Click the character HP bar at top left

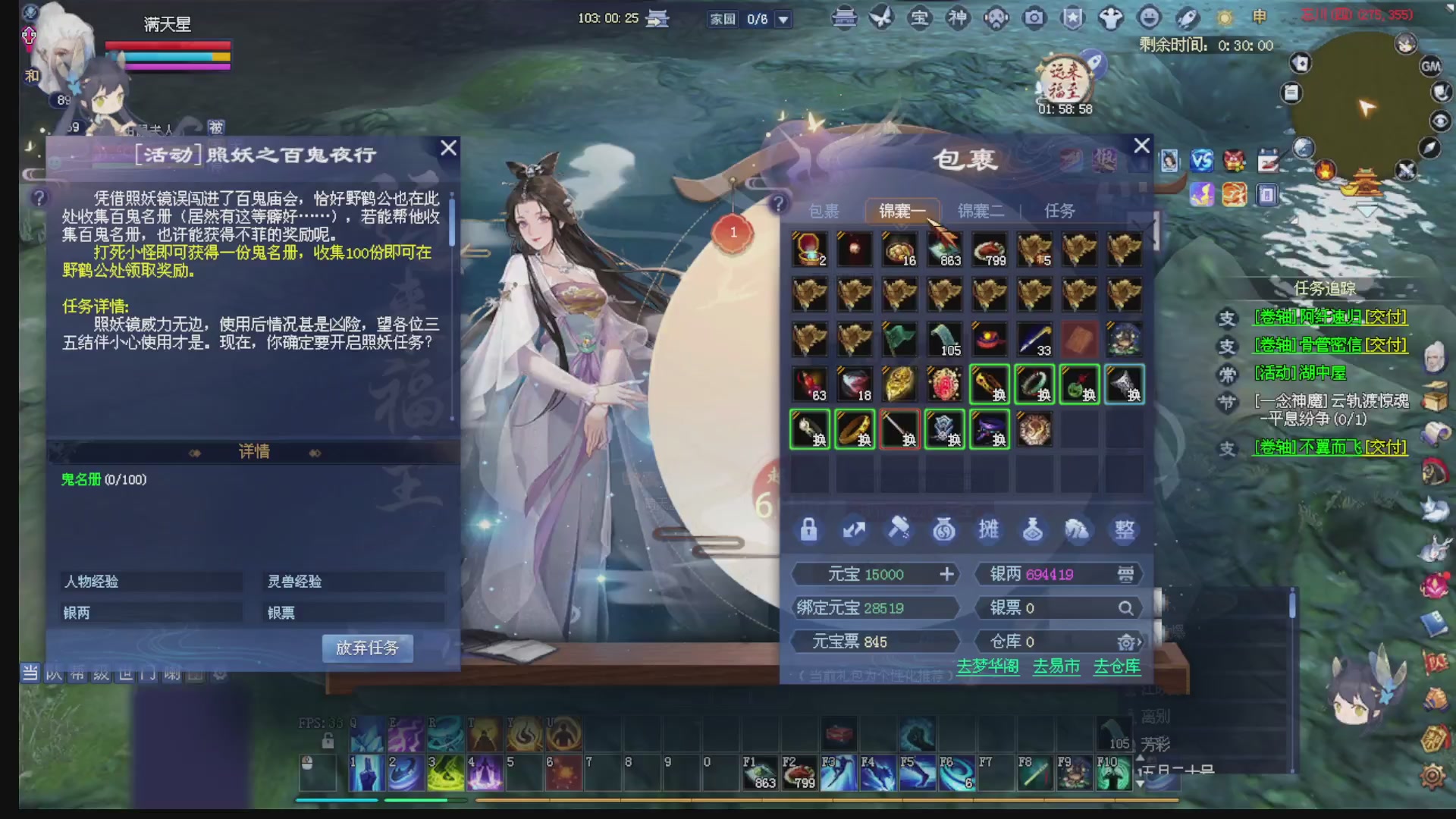click(168, 44)
